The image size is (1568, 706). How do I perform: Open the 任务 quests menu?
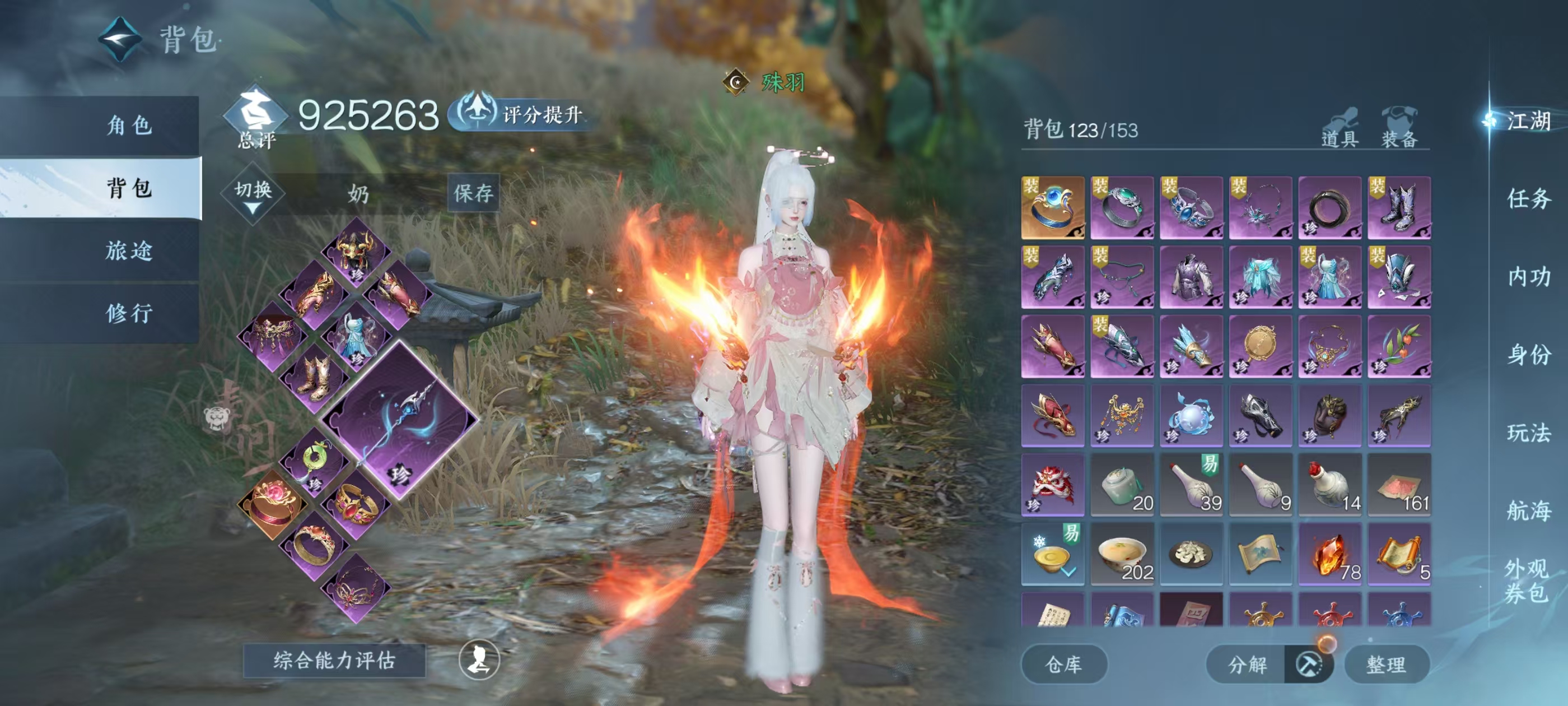click(1528, 198)
